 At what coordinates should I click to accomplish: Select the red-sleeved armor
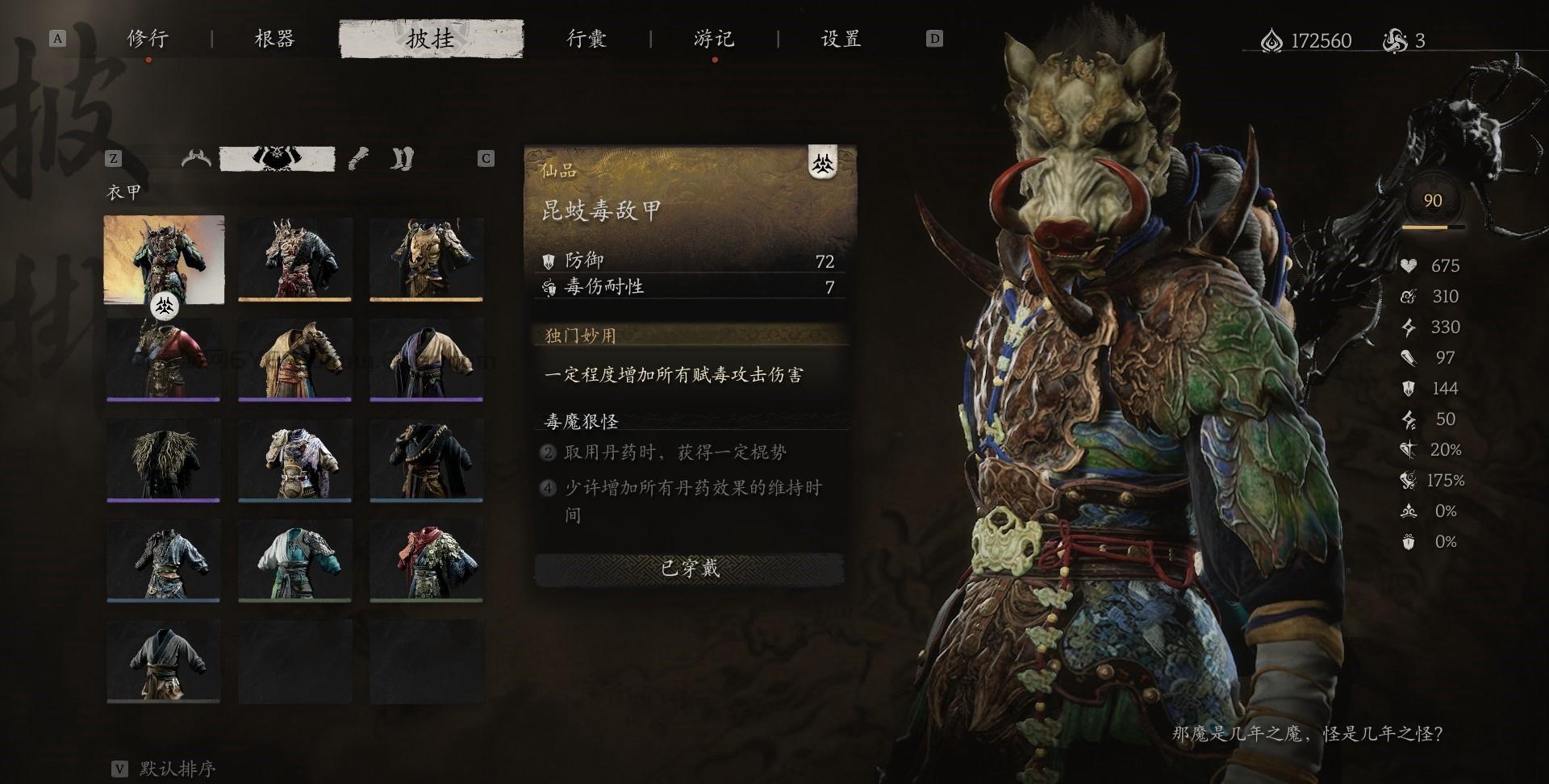tap(164, 358)
